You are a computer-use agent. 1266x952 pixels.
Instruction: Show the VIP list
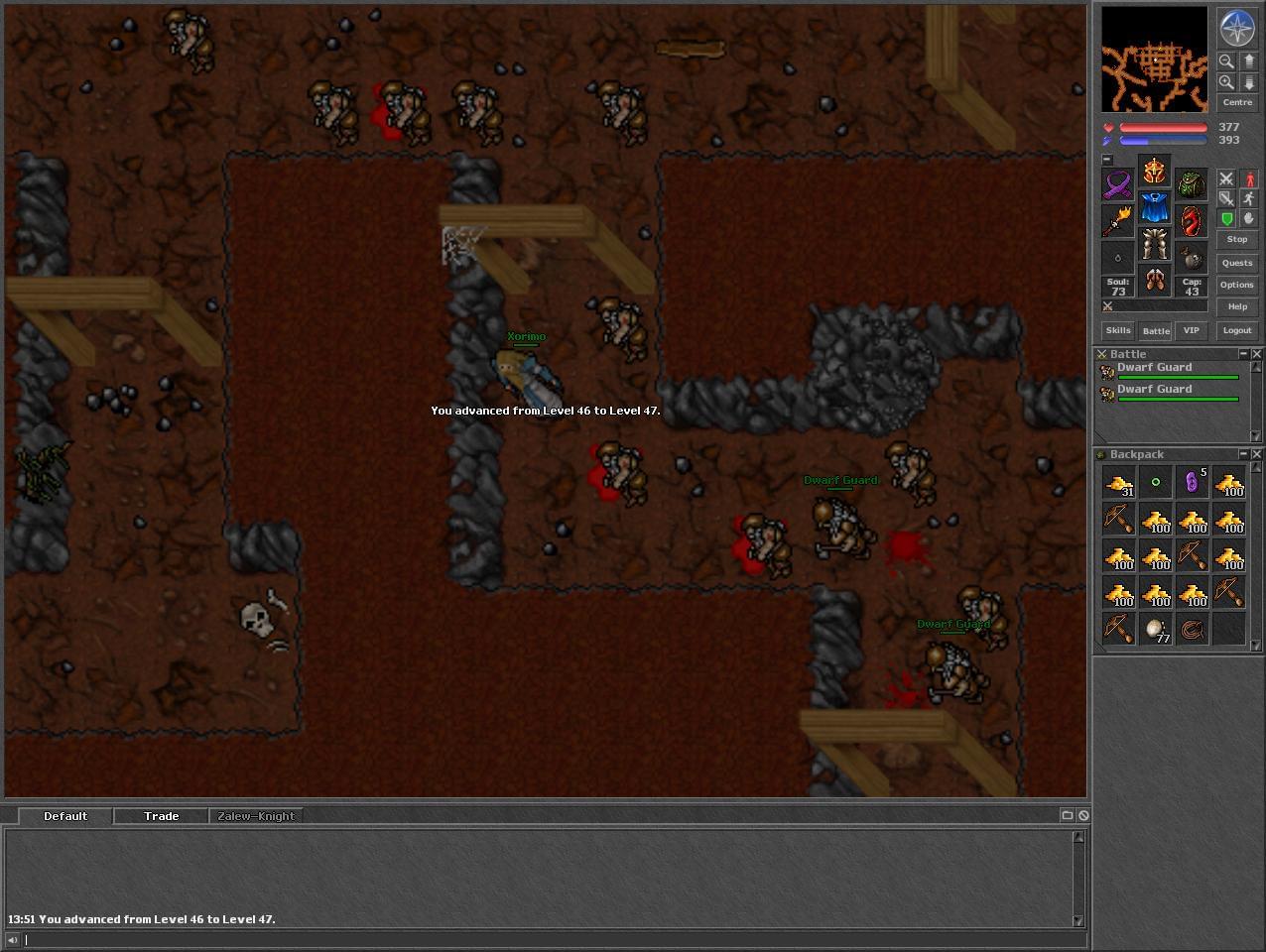coord(1191,330)
